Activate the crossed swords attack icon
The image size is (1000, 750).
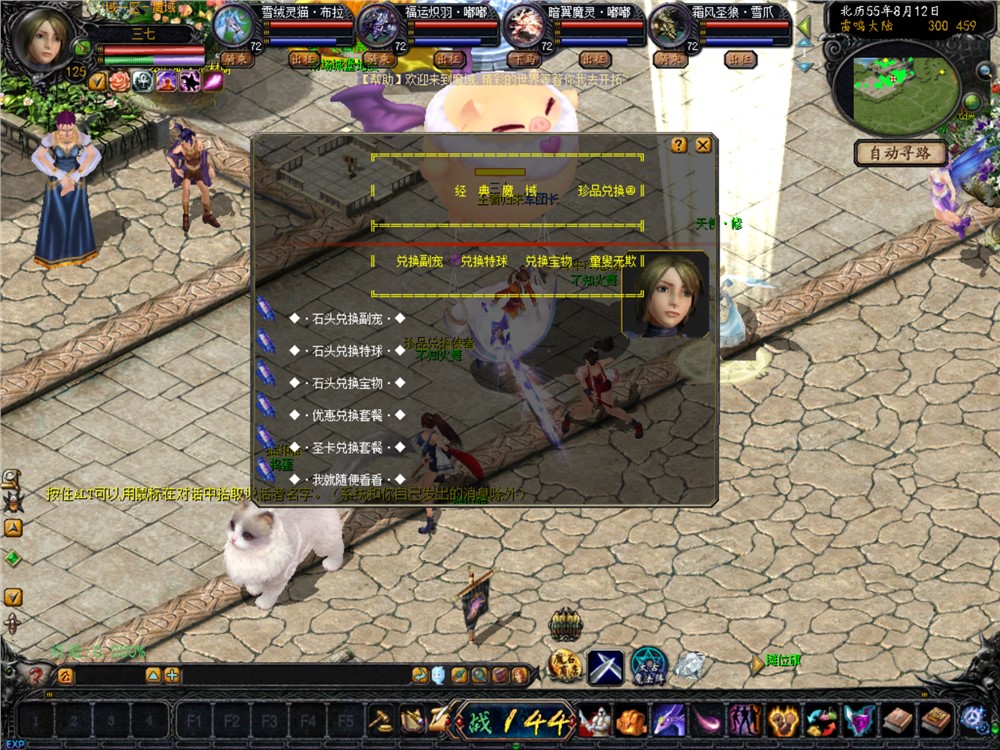[605, 667]
